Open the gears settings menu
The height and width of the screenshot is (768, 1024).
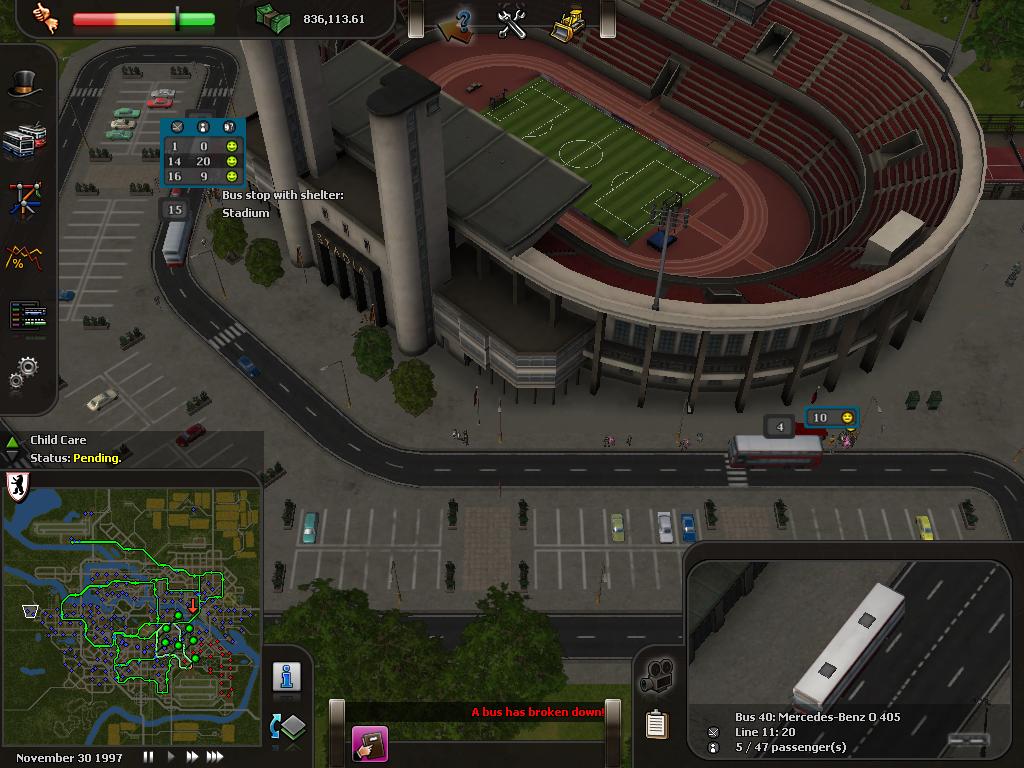24,373
